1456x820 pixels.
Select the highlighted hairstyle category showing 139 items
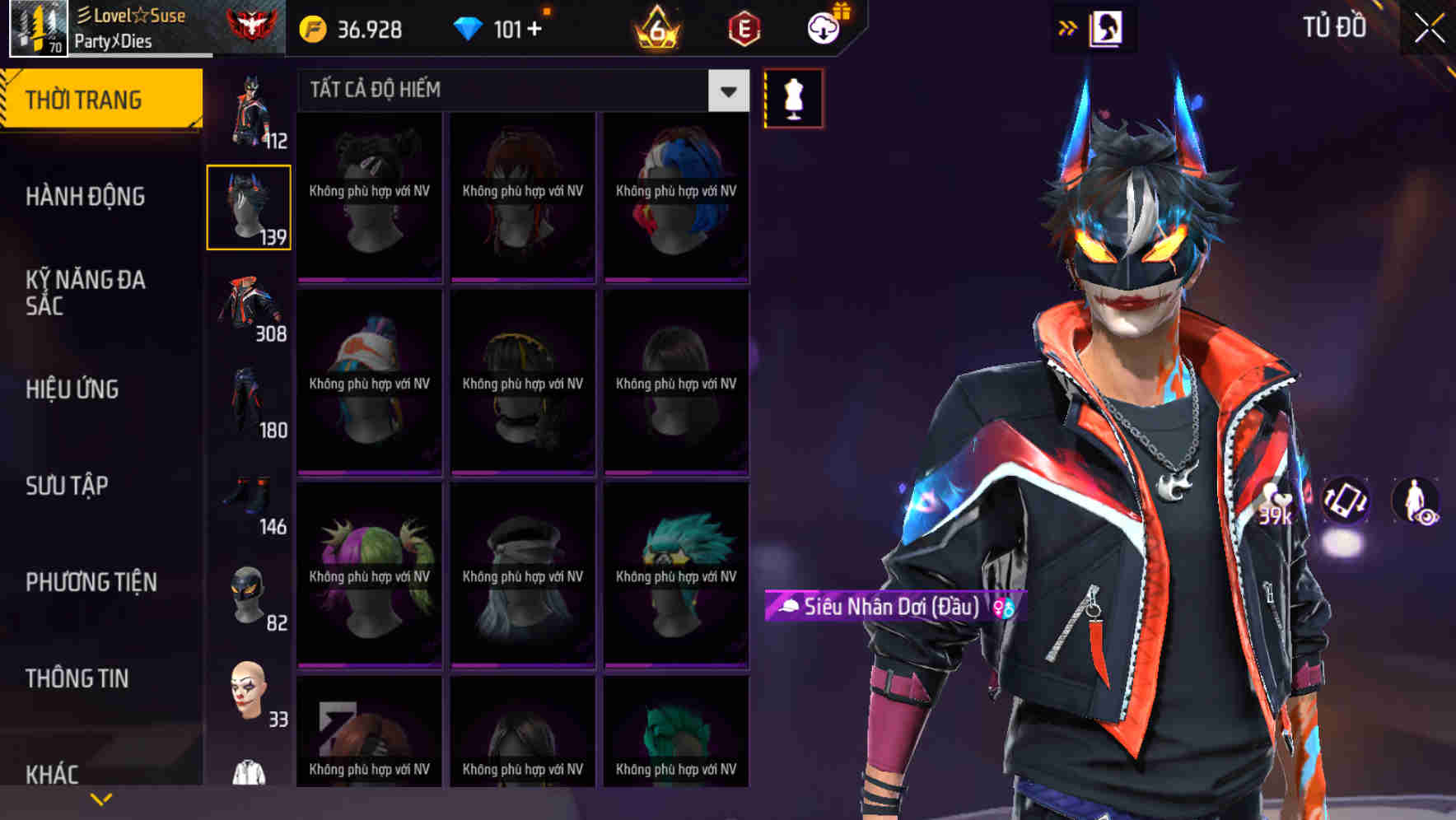click(x=249, y=206)
